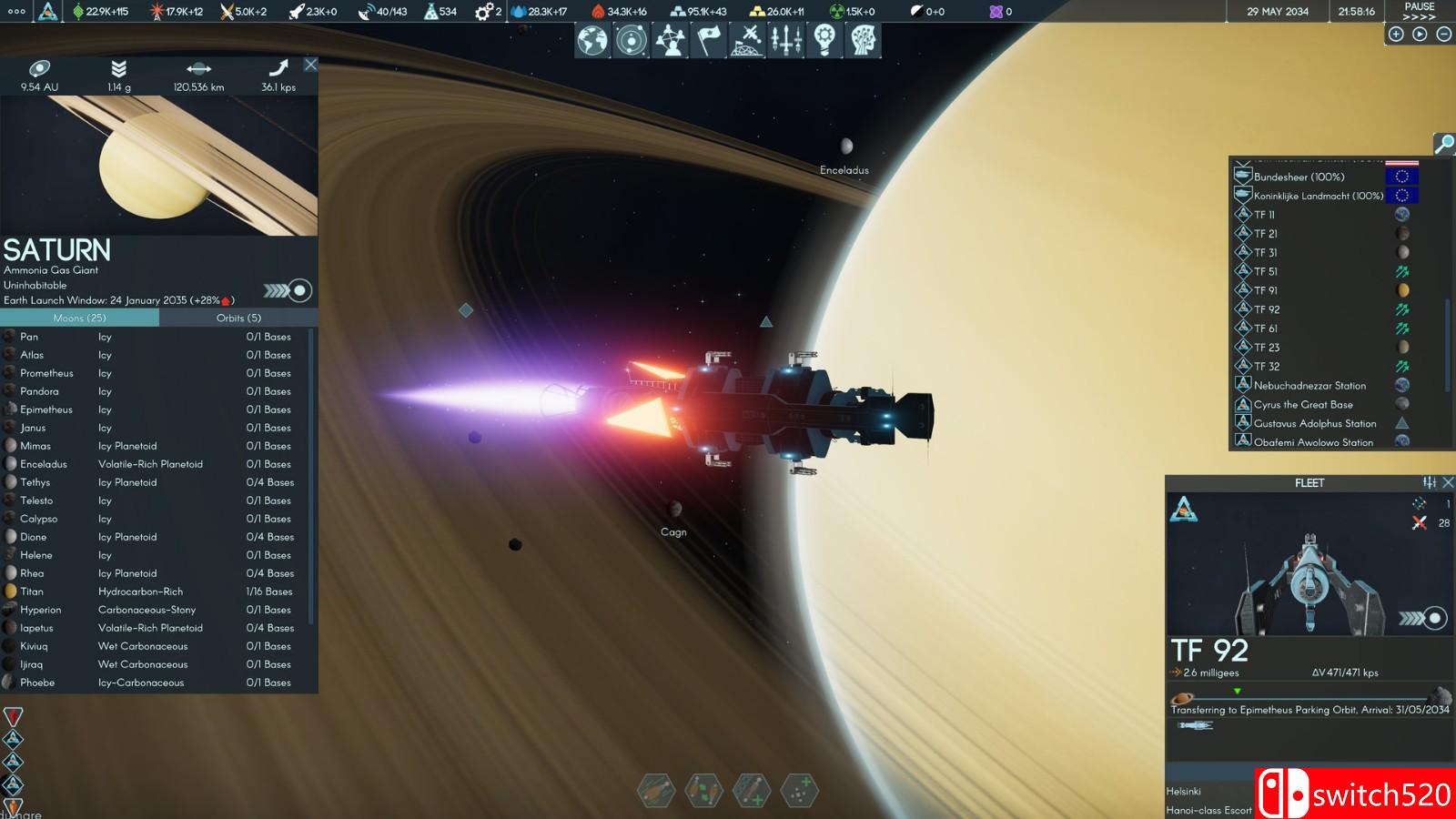Close the Fleet panel
Viewport: 1456px width, 819px height.
1448,482
